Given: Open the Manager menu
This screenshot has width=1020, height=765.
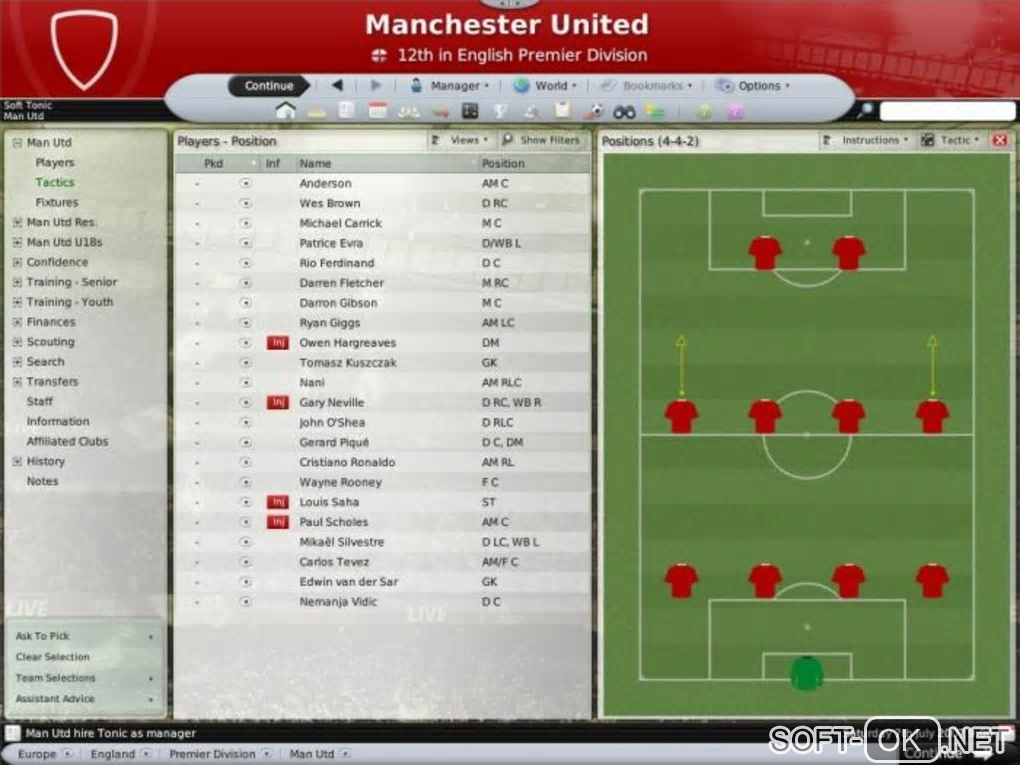Looking at the screenshot, I should pyautogui.click(x=450, y=86).
